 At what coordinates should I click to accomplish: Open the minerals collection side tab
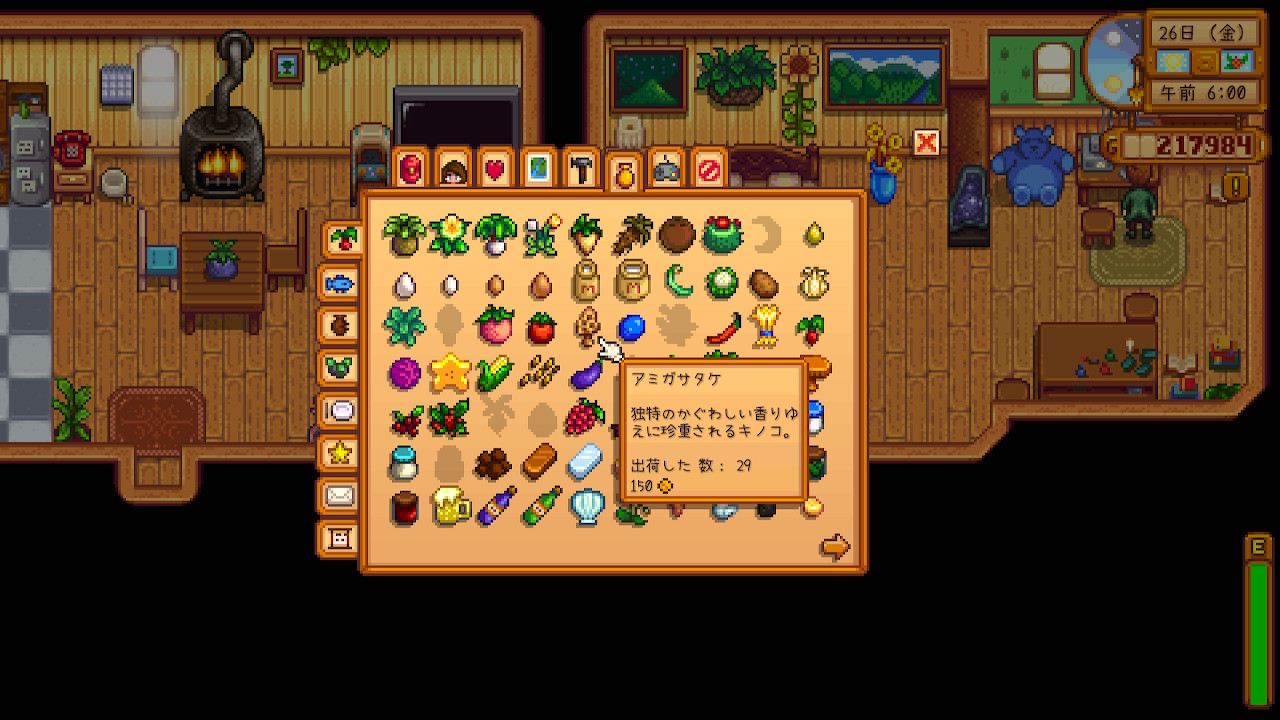340,368
